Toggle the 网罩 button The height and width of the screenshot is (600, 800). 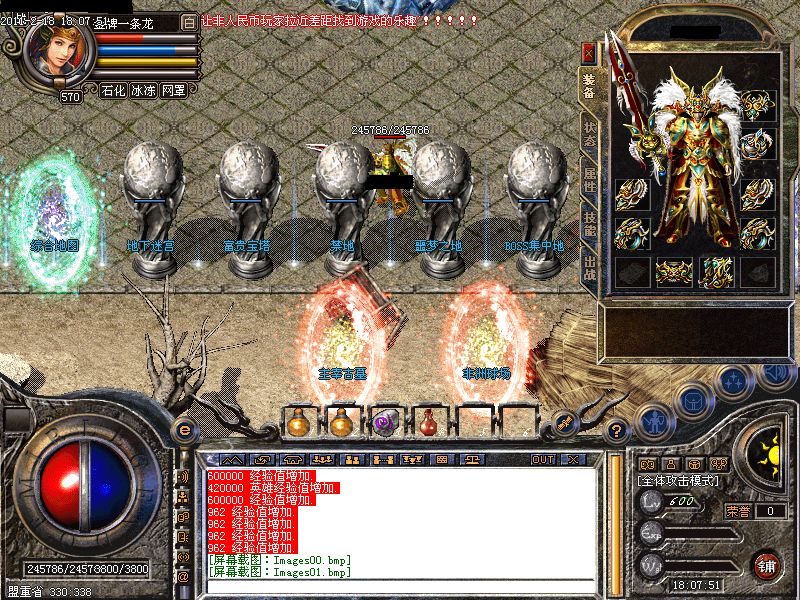[173, 90]
